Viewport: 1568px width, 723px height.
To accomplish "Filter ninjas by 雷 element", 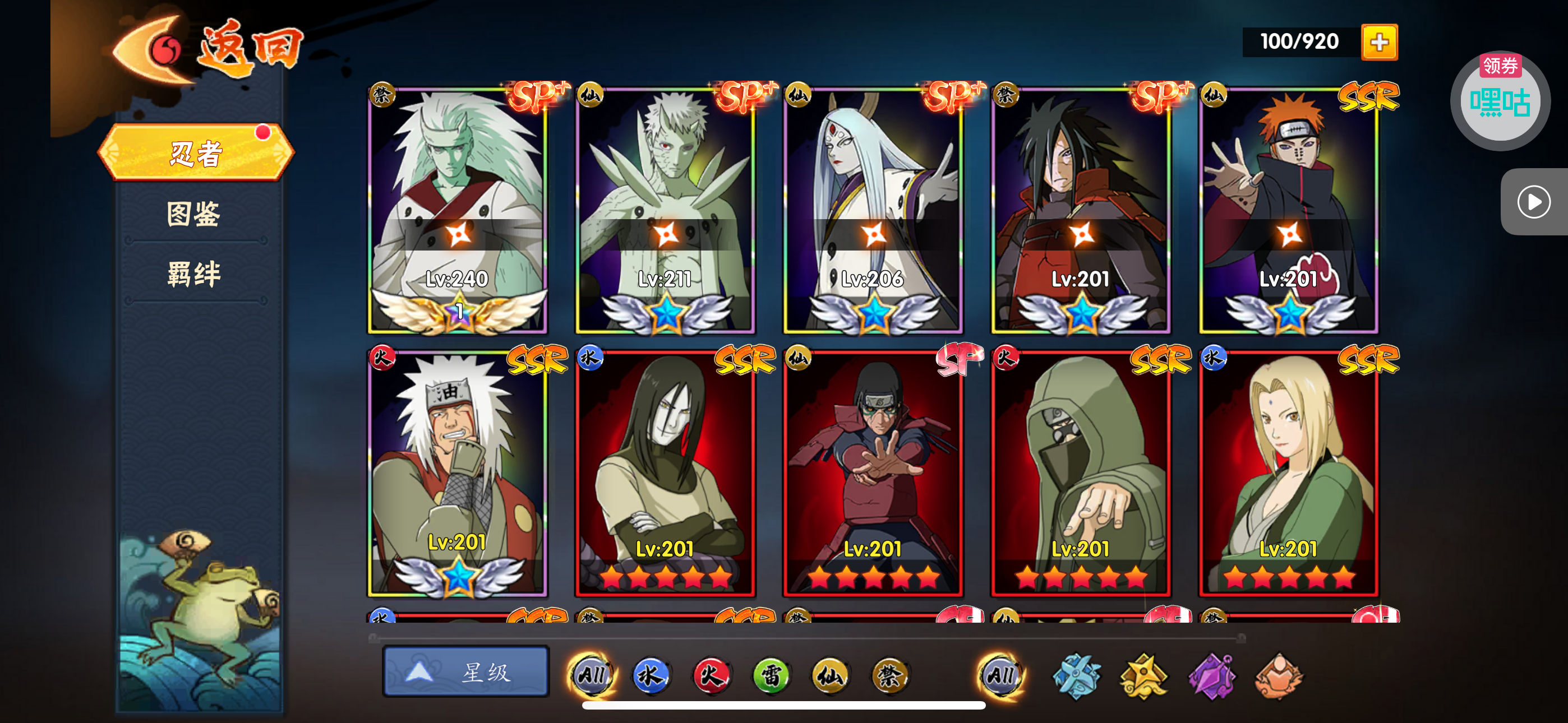I will click(770, 675).
